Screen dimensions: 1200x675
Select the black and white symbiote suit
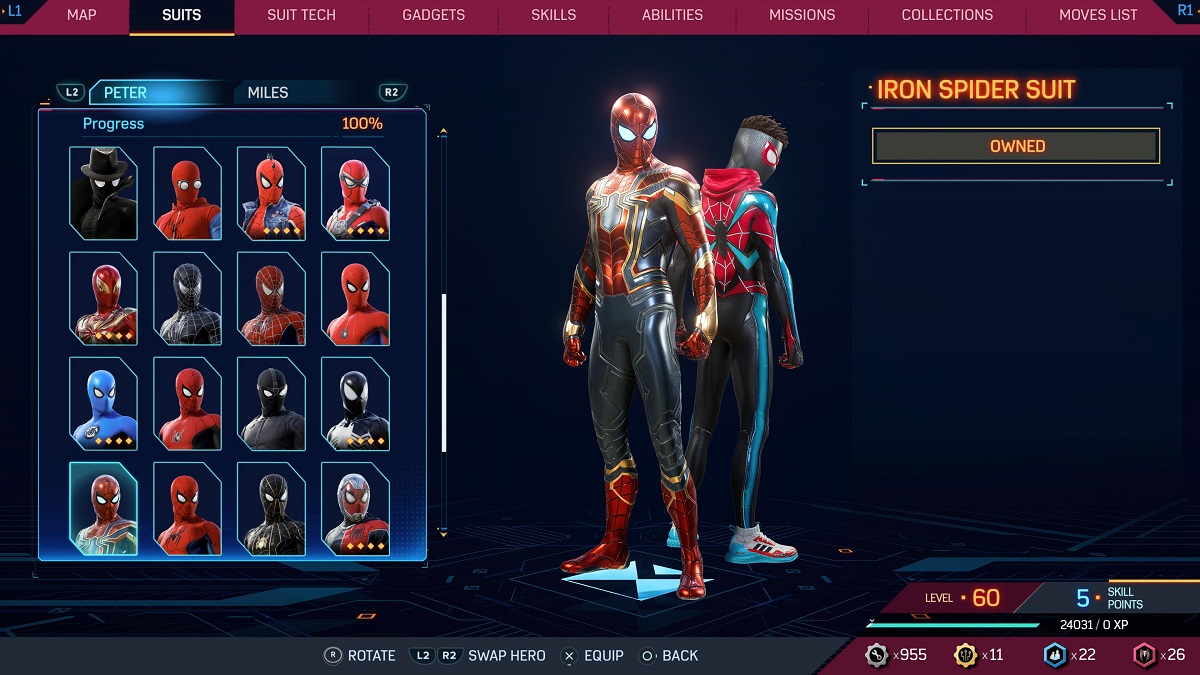tap(355, 403)
